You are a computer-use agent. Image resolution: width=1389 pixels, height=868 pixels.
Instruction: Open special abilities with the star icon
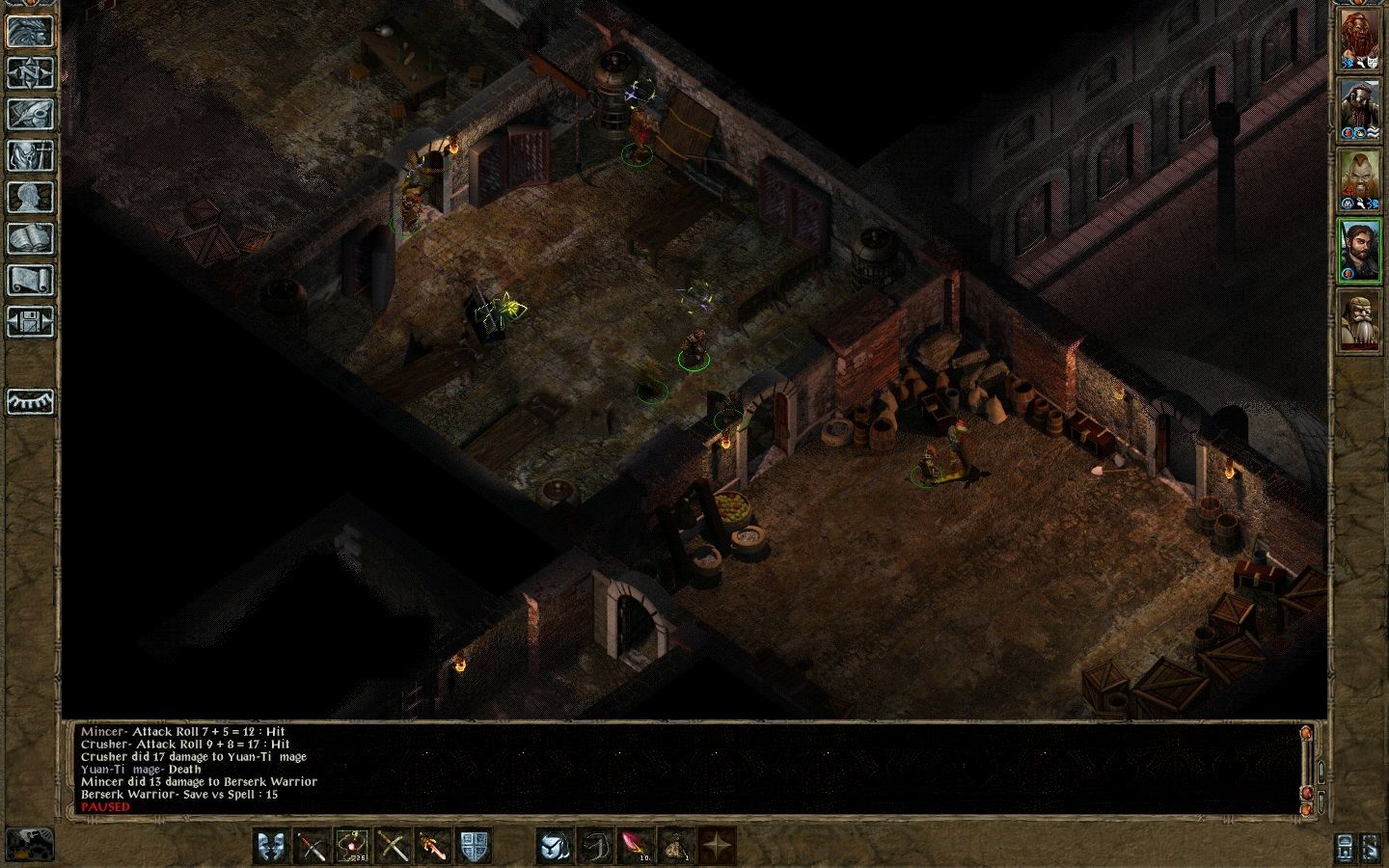(717, 846)
